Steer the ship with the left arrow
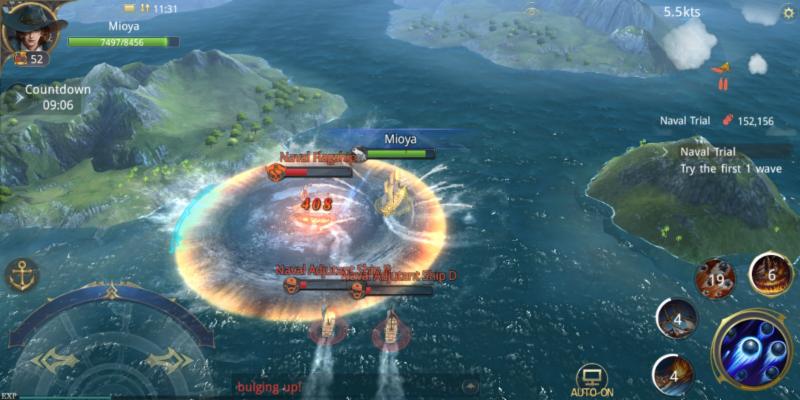The image size is (800, 400). click(53, 360)
